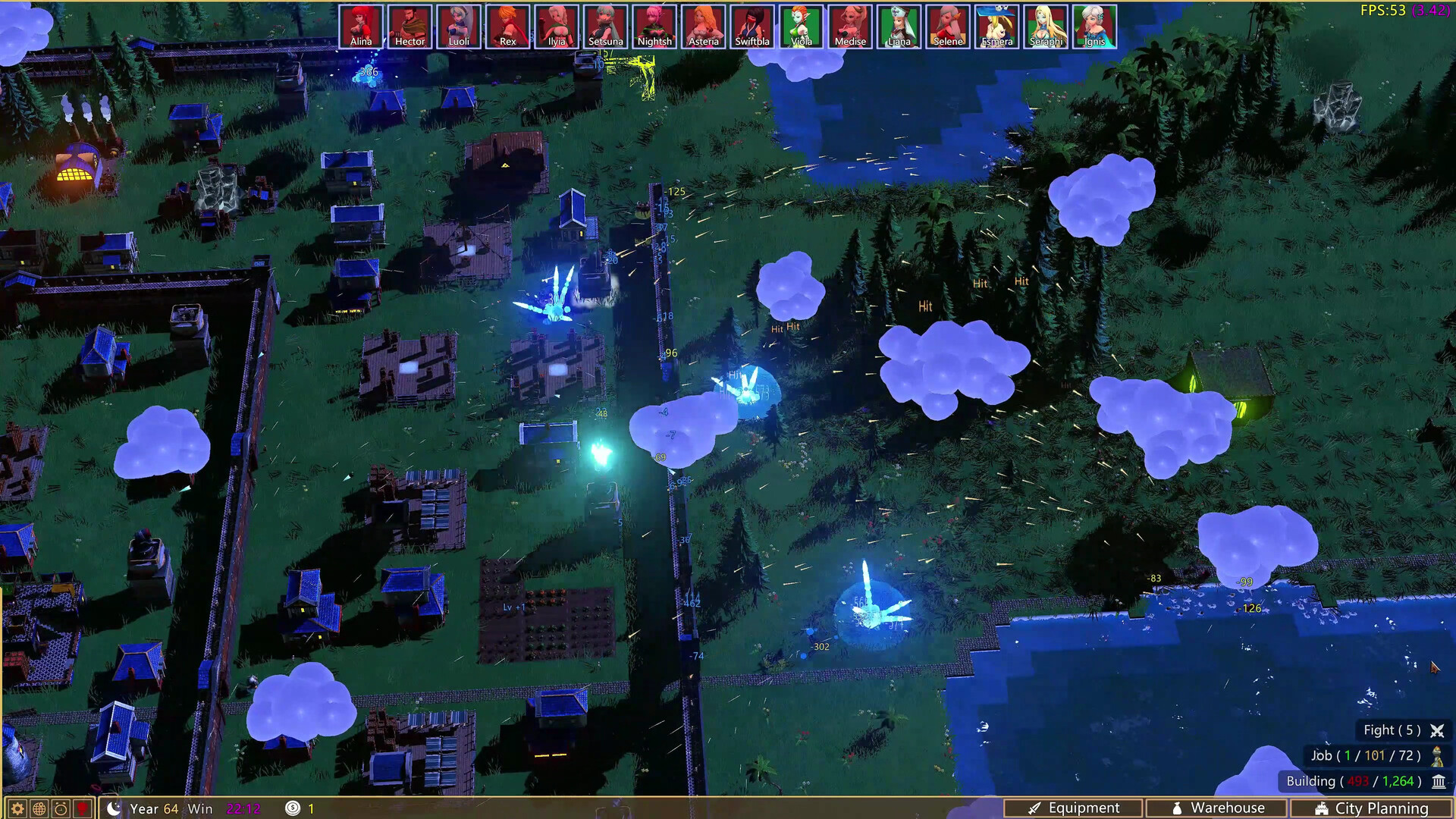Viewport: 1456px width, 819px height.
Task: Click the Job panel character icon
Action: point(1438,756)
